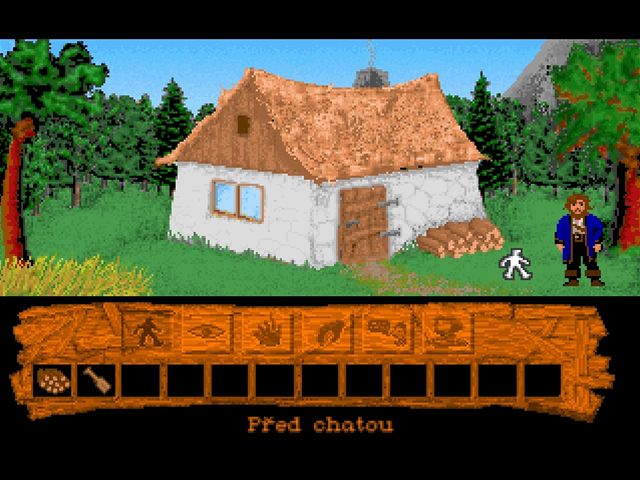Choose the talk verb with speech faces
Image resolution: width=640 pixels, height=480 pixels.
[x=384, y=331]
